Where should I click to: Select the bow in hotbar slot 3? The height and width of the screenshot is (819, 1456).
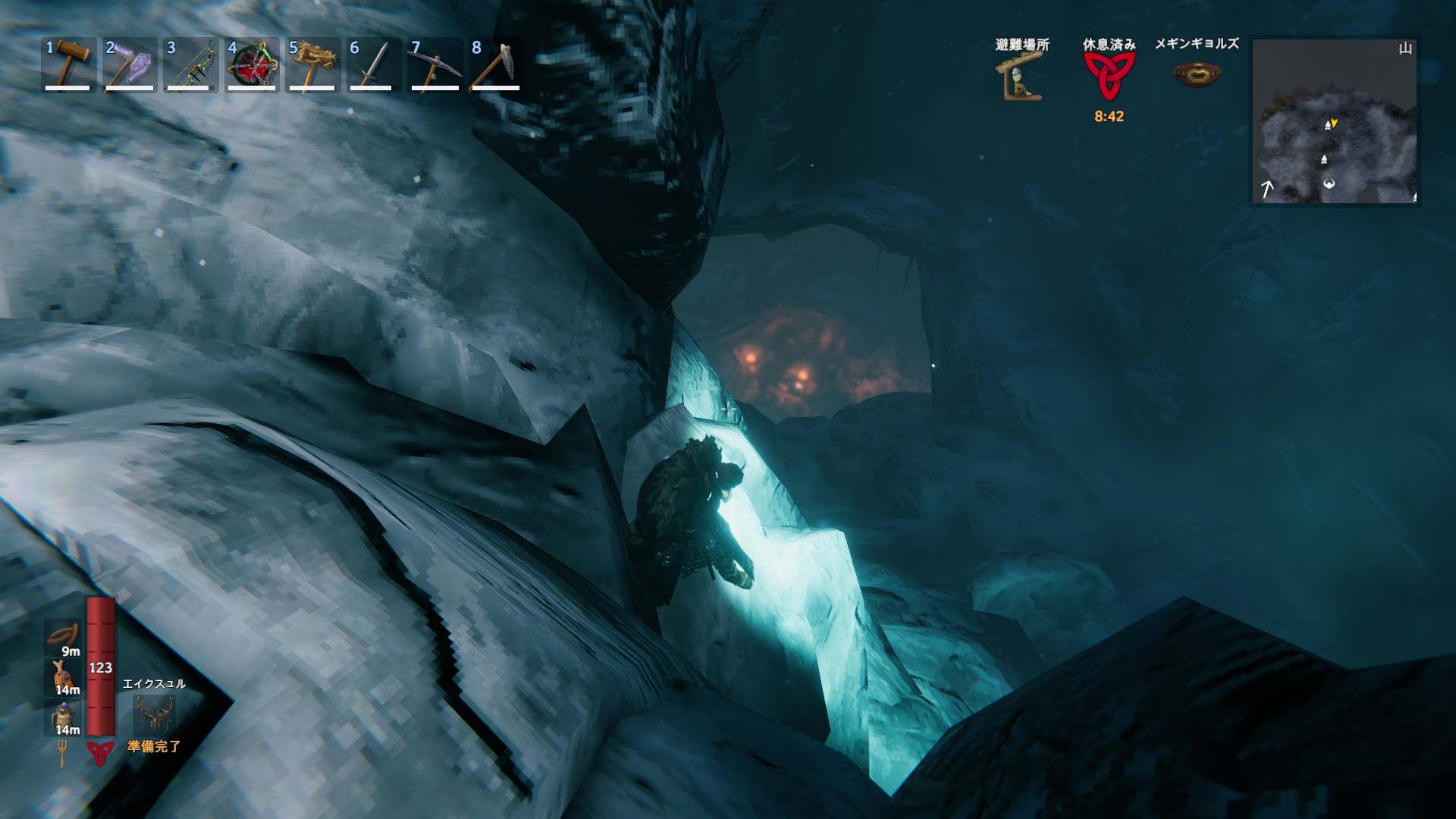tap(191, 64)
